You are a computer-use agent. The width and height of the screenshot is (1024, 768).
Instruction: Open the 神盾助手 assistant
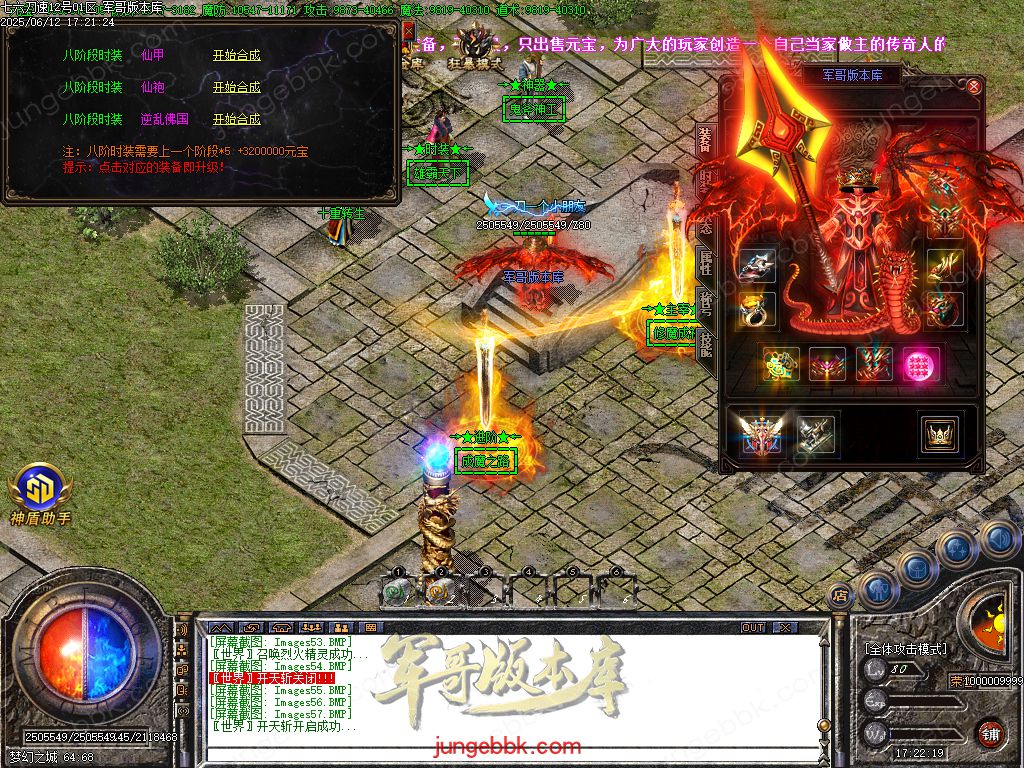point(40,492)
